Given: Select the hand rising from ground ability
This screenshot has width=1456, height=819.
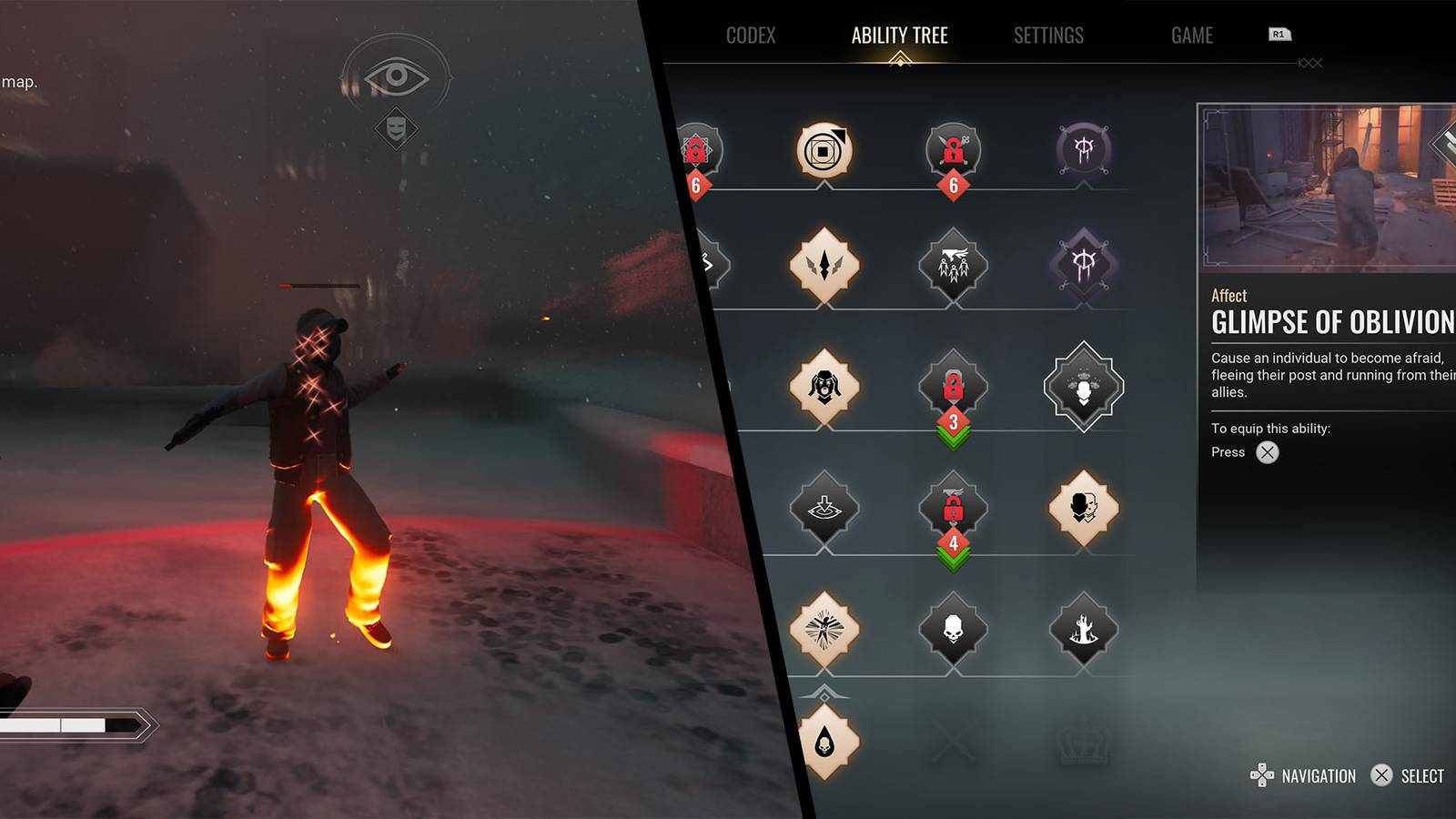Looking at the screenshot, I should coord(1083,629).
